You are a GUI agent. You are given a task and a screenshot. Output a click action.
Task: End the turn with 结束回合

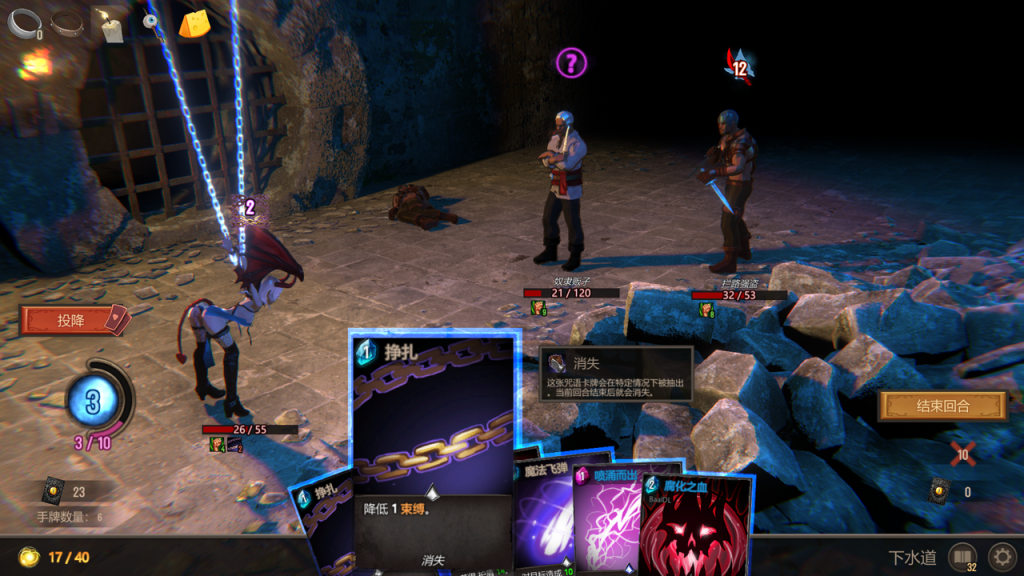(941, 406)
